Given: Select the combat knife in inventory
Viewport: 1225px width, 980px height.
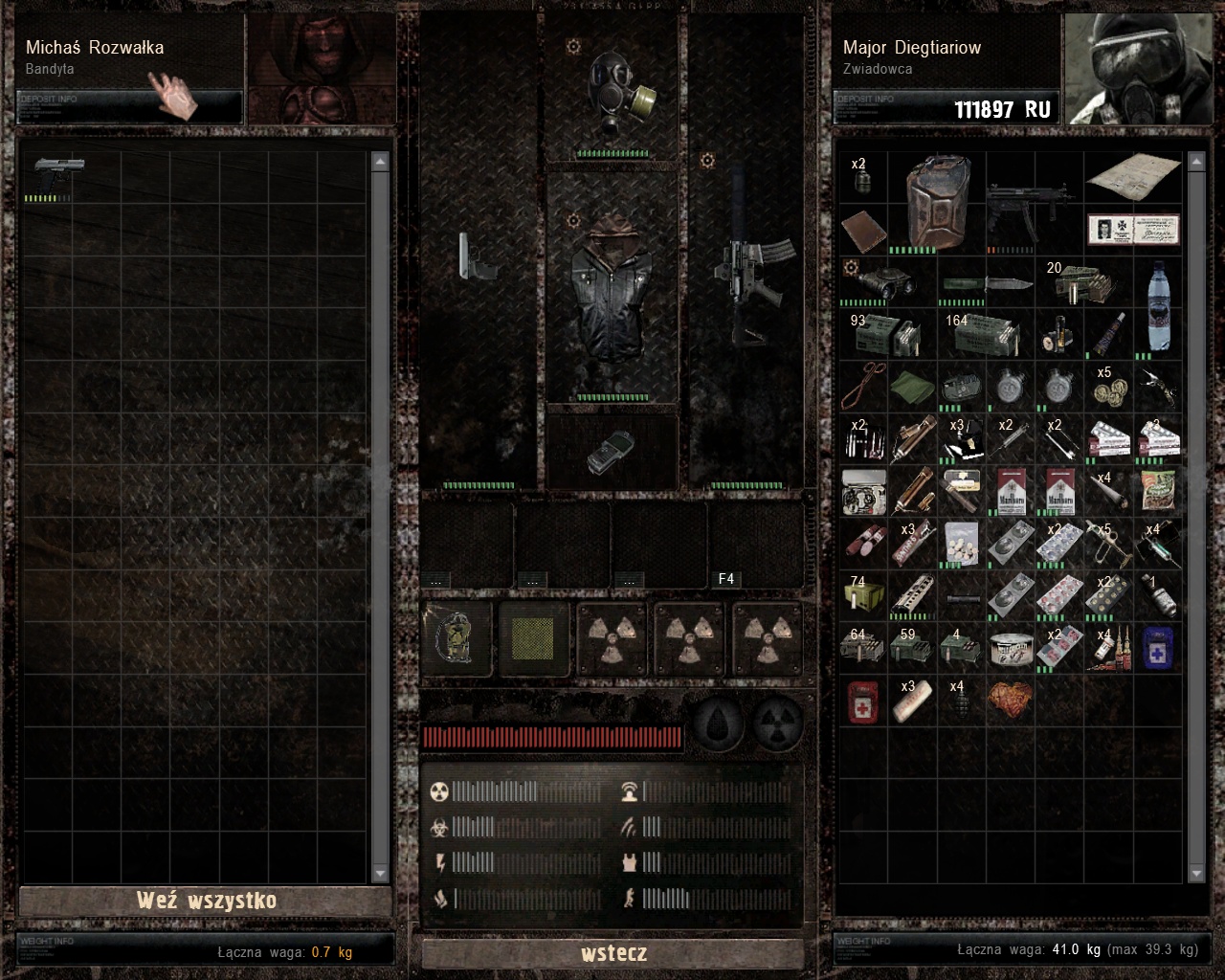Looking at the screenshot, I should click(x=986, y=284).
